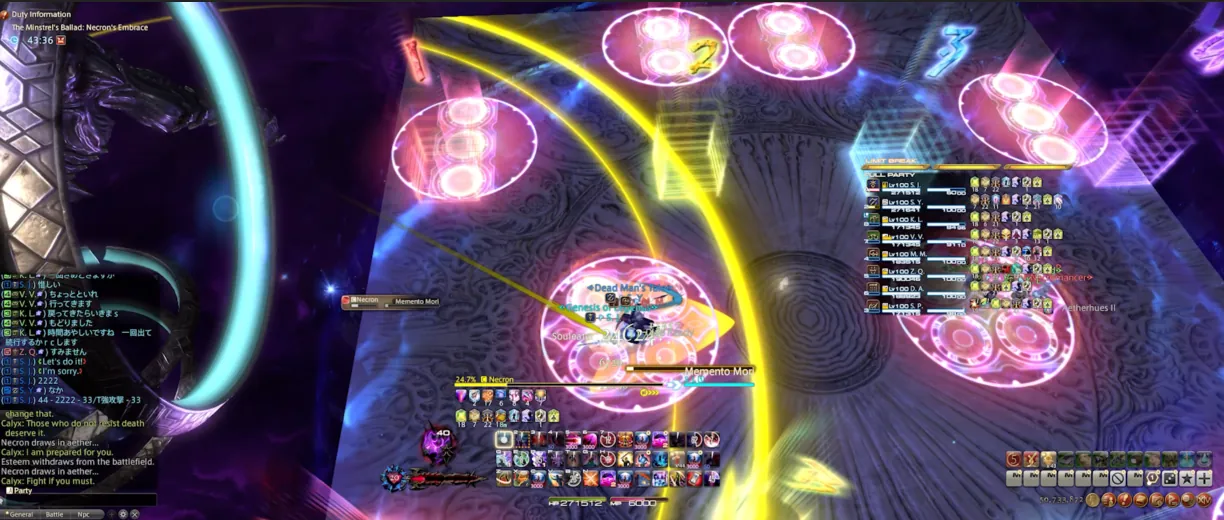Open chat log settings gear
The width and height of the screenshot is (1224, 520).
123,514
